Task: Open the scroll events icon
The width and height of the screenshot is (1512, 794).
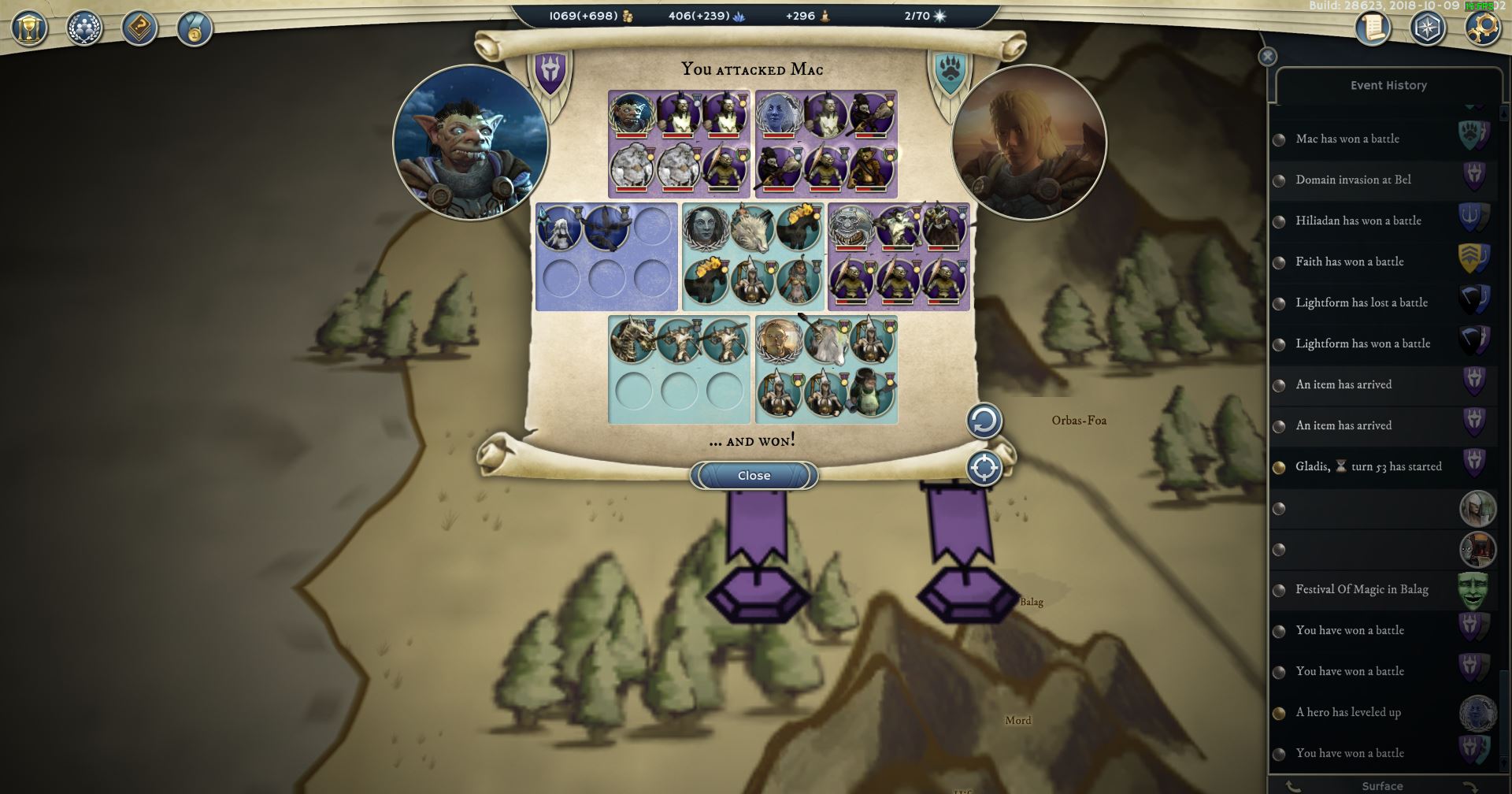Action: [x=1373, y=28]
